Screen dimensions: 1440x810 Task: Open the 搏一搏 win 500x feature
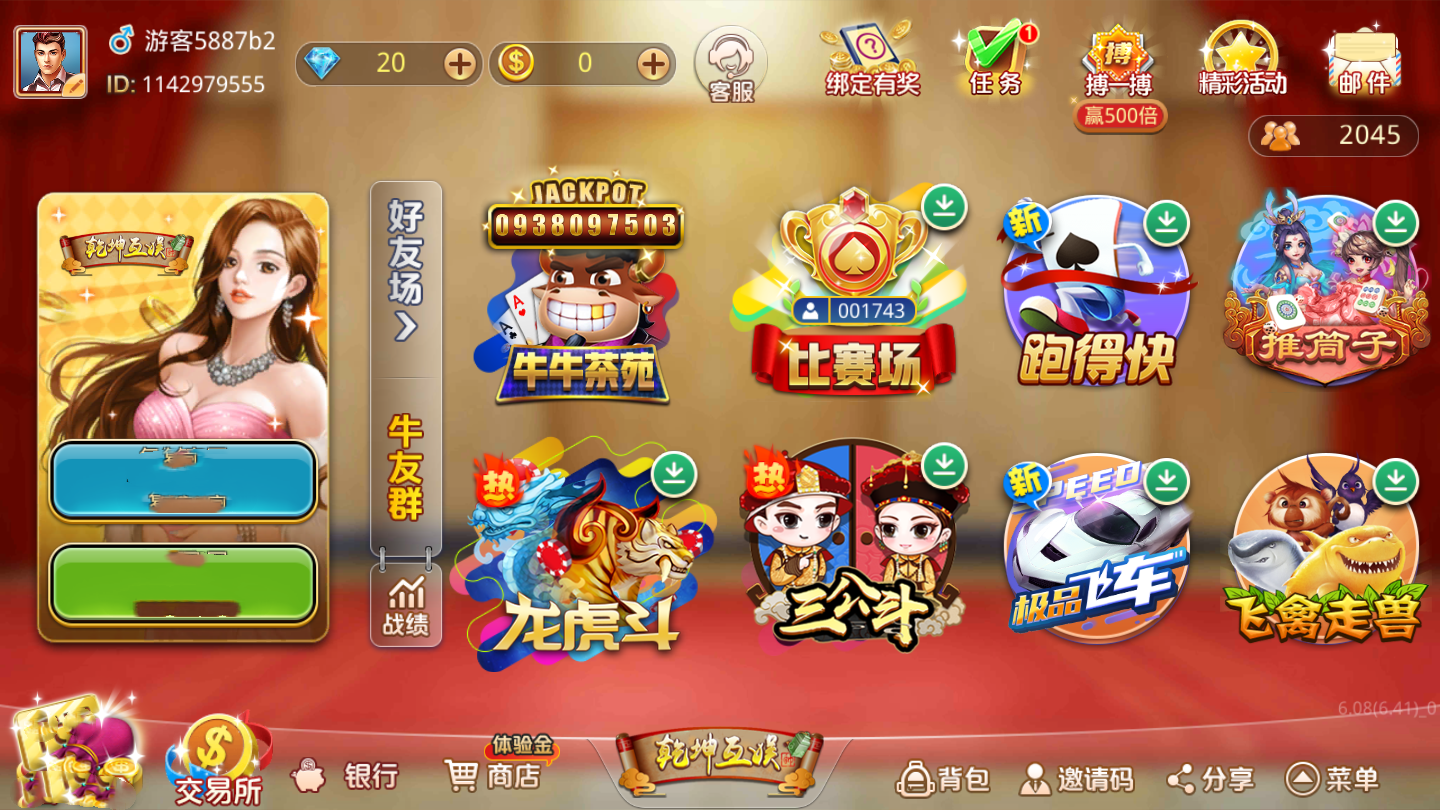click(1118, 60)
